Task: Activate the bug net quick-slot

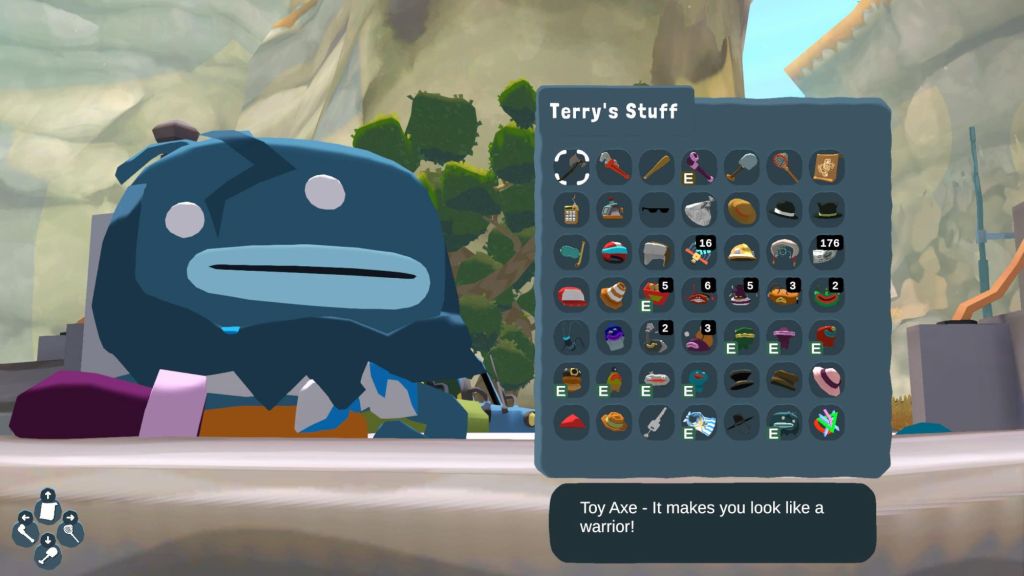Action: (69, 531)
